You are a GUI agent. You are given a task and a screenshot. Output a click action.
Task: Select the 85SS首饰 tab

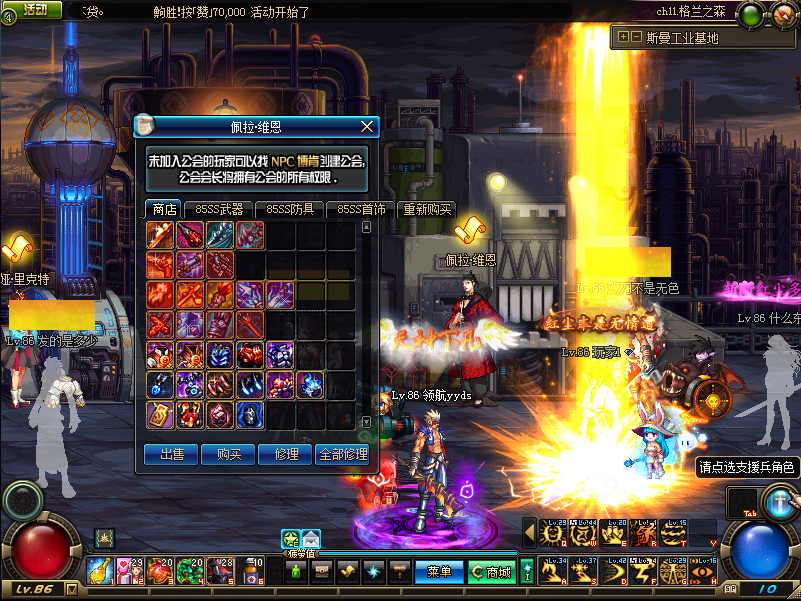coord(361,209)
